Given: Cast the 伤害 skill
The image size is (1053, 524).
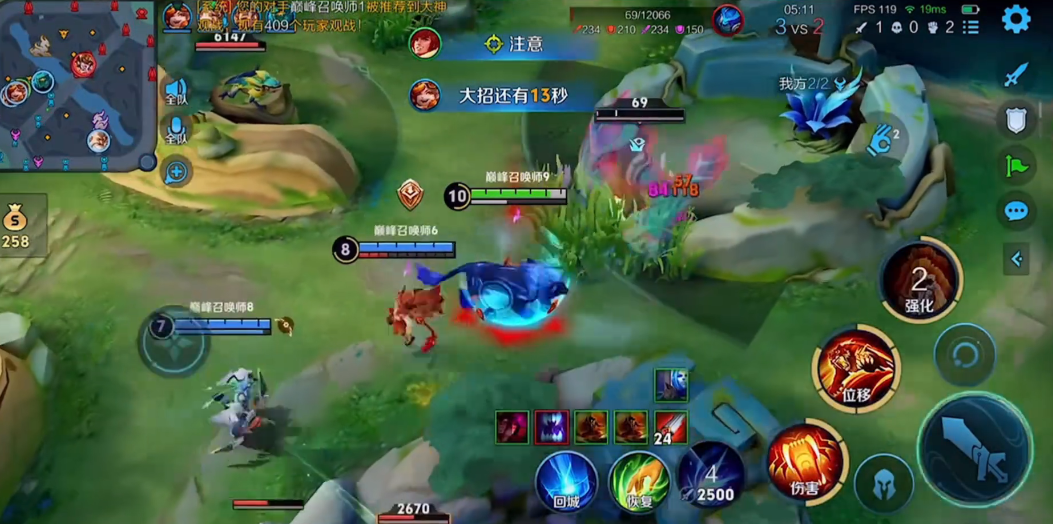Looking at the screenshot, I should click(x=805, y=460).
